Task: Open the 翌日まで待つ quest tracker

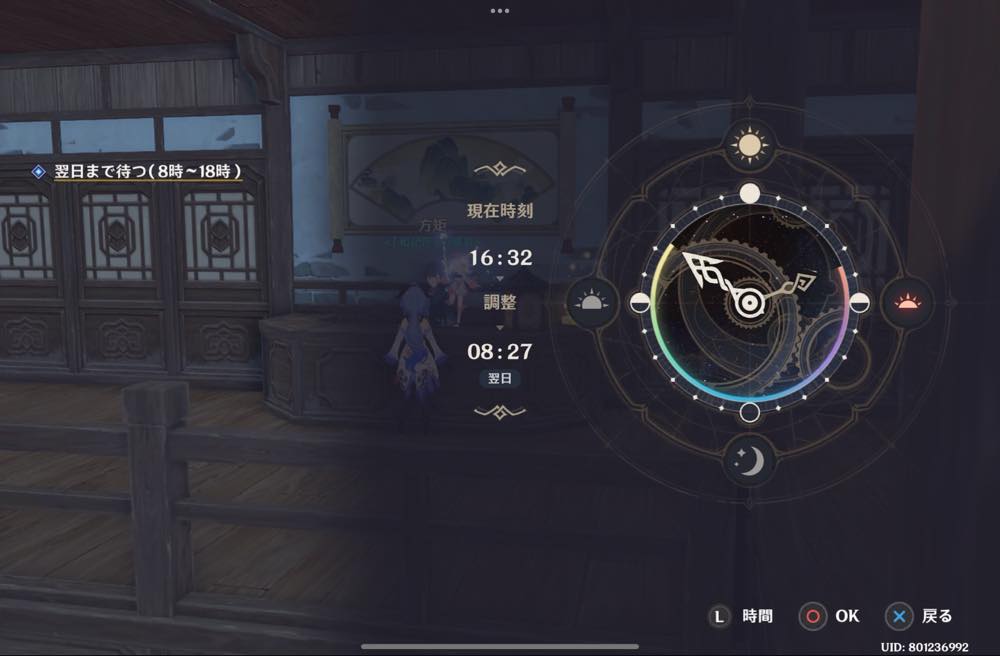Action: [138, 171]
